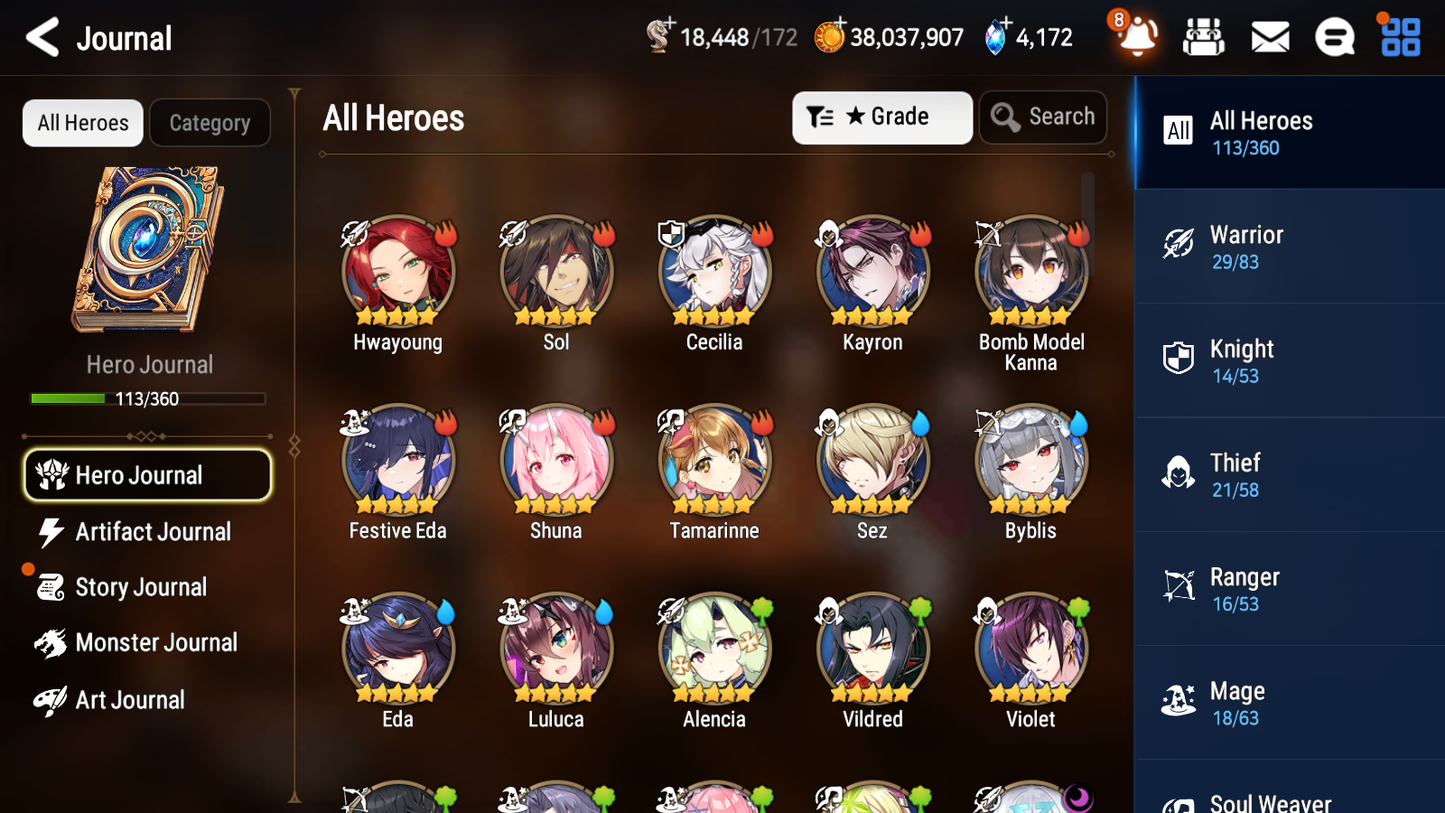Click the Hero Journal progress bar
The width and height of the screenshot is (1445, 813).
pos(148,398)
